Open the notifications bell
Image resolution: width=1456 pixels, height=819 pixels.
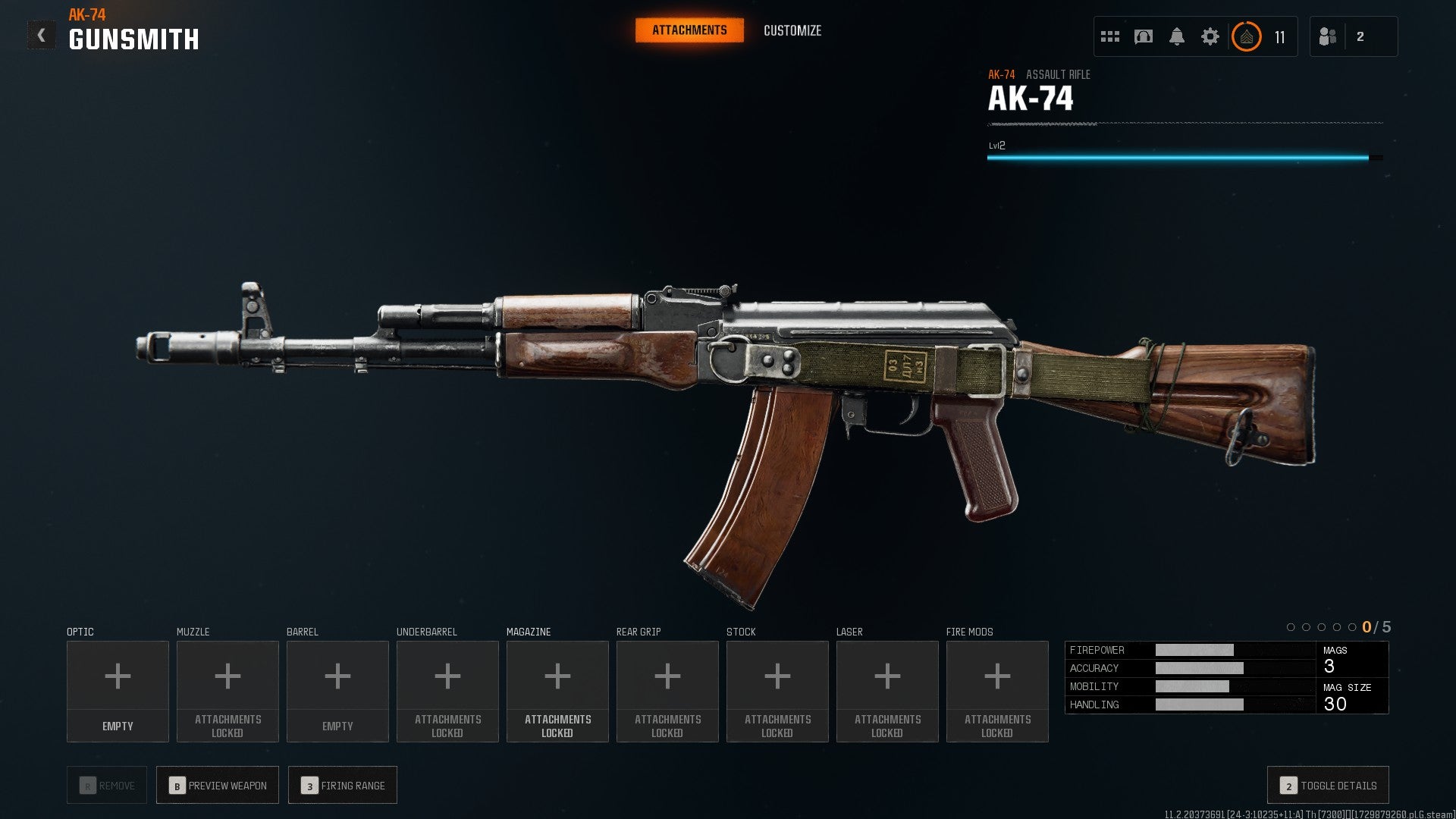pos(1177,36)
